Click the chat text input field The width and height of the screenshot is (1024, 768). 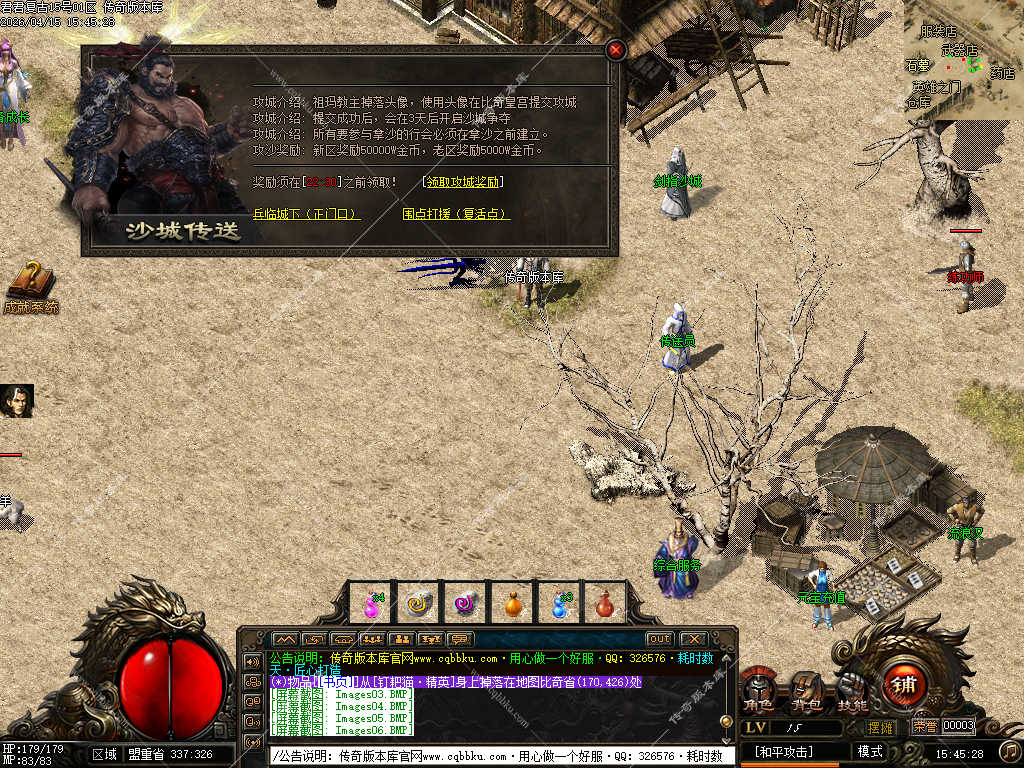click(502, 756)
